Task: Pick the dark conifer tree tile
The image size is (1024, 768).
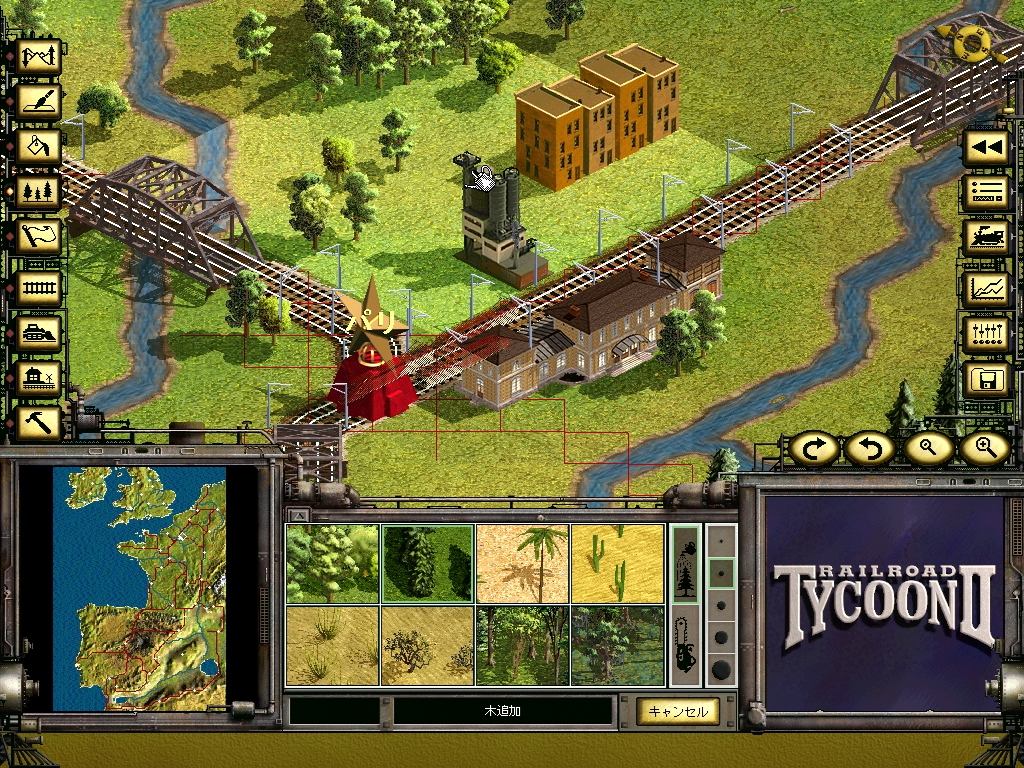Action: click(x=428, y=564)
